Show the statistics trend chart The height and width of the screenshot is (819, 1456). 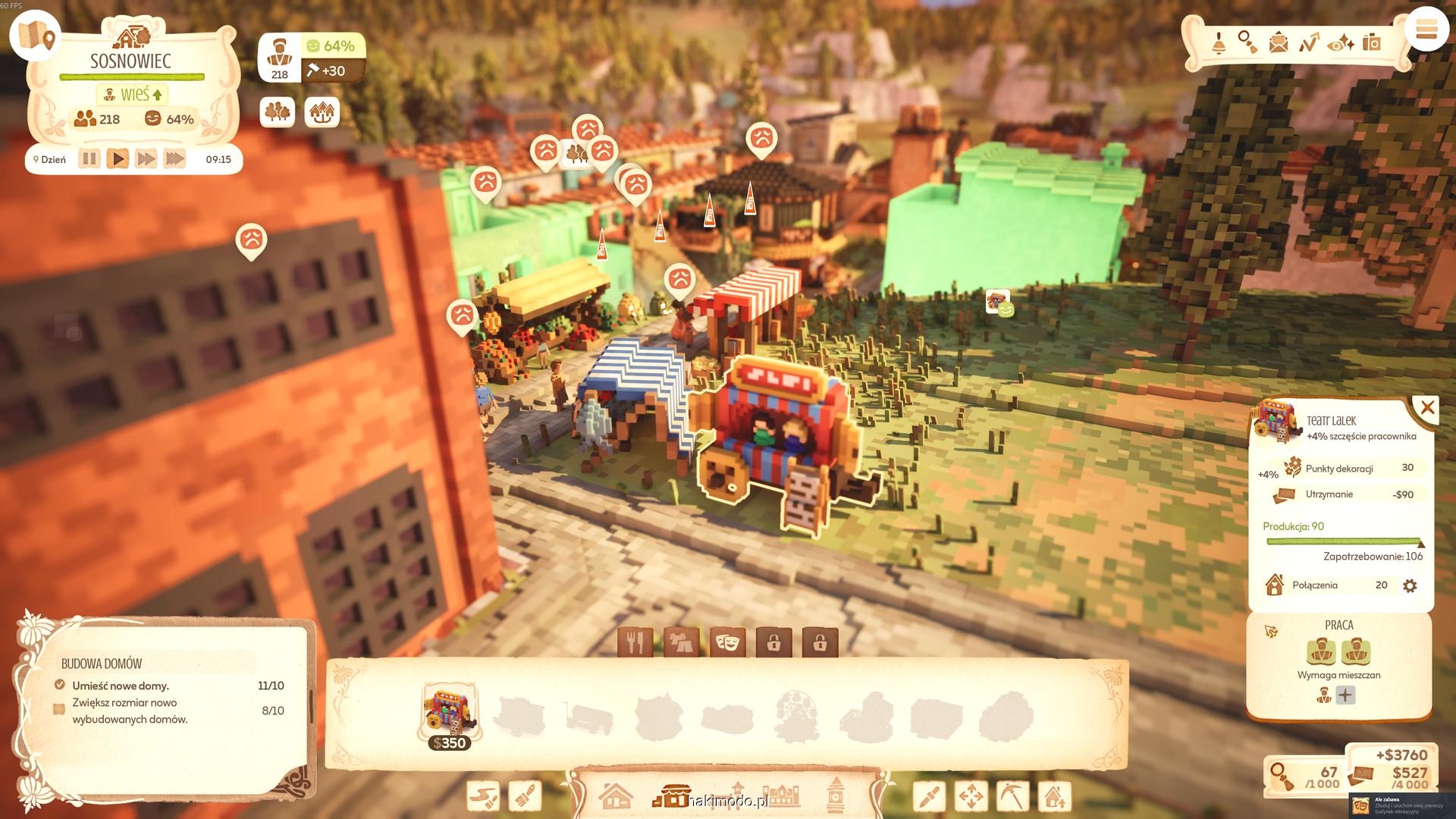tap(1309, 42)
